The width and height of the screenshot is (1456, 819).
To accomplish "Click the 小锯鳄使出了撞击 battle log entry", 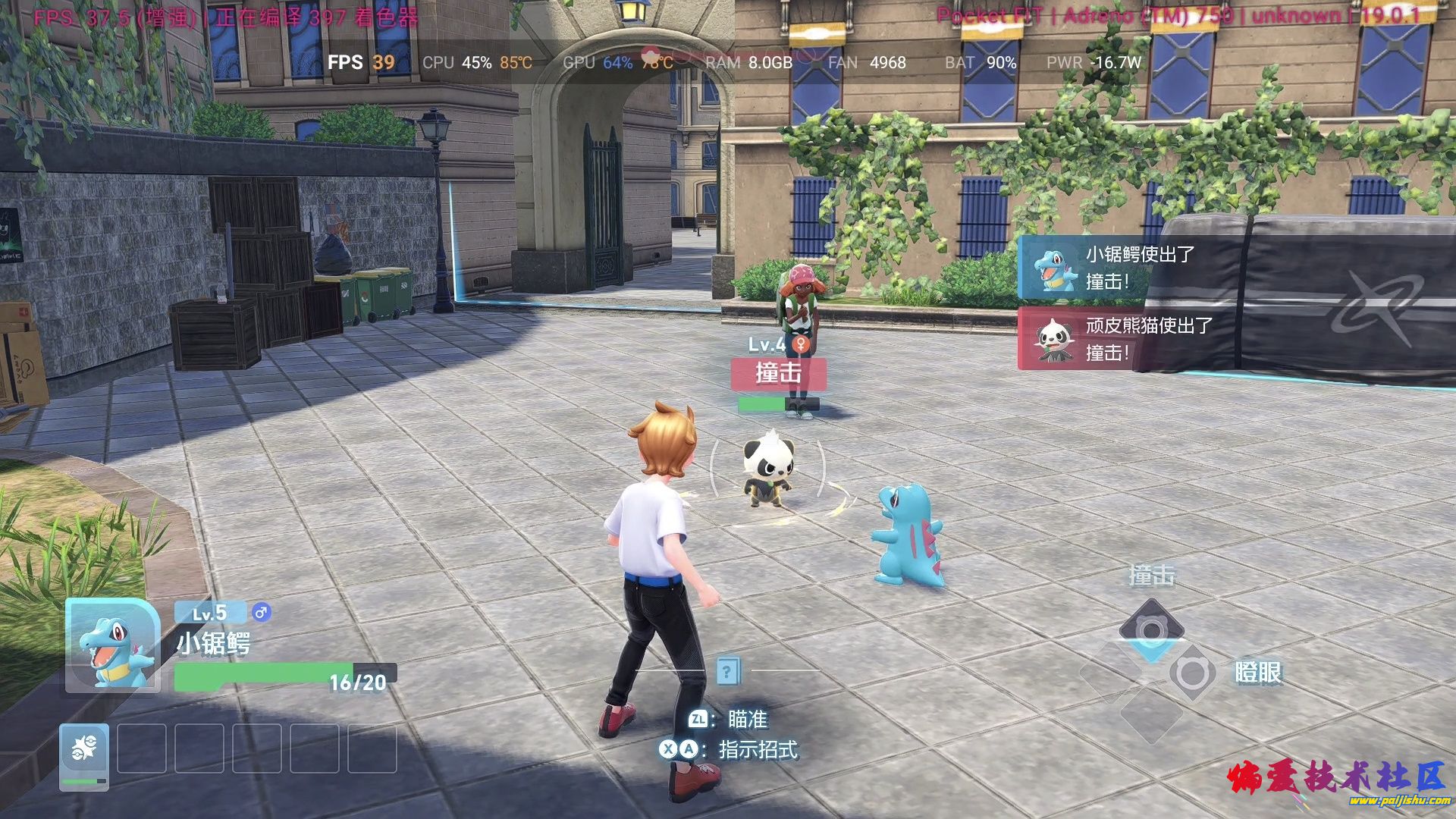I will click(x=1130, y=268).
